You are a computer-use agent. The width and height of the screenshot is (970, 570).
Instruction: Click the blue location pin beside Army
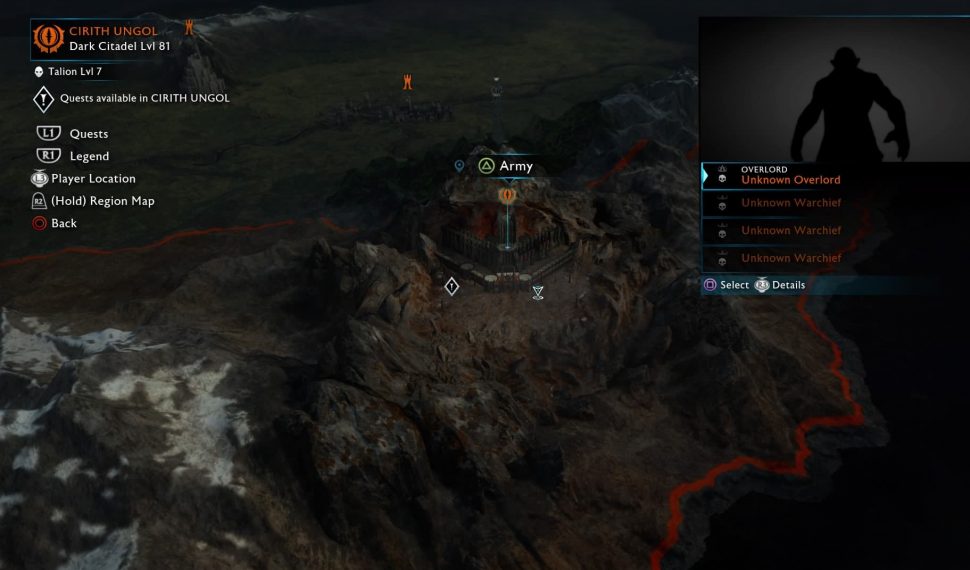(x=459, y=166)
